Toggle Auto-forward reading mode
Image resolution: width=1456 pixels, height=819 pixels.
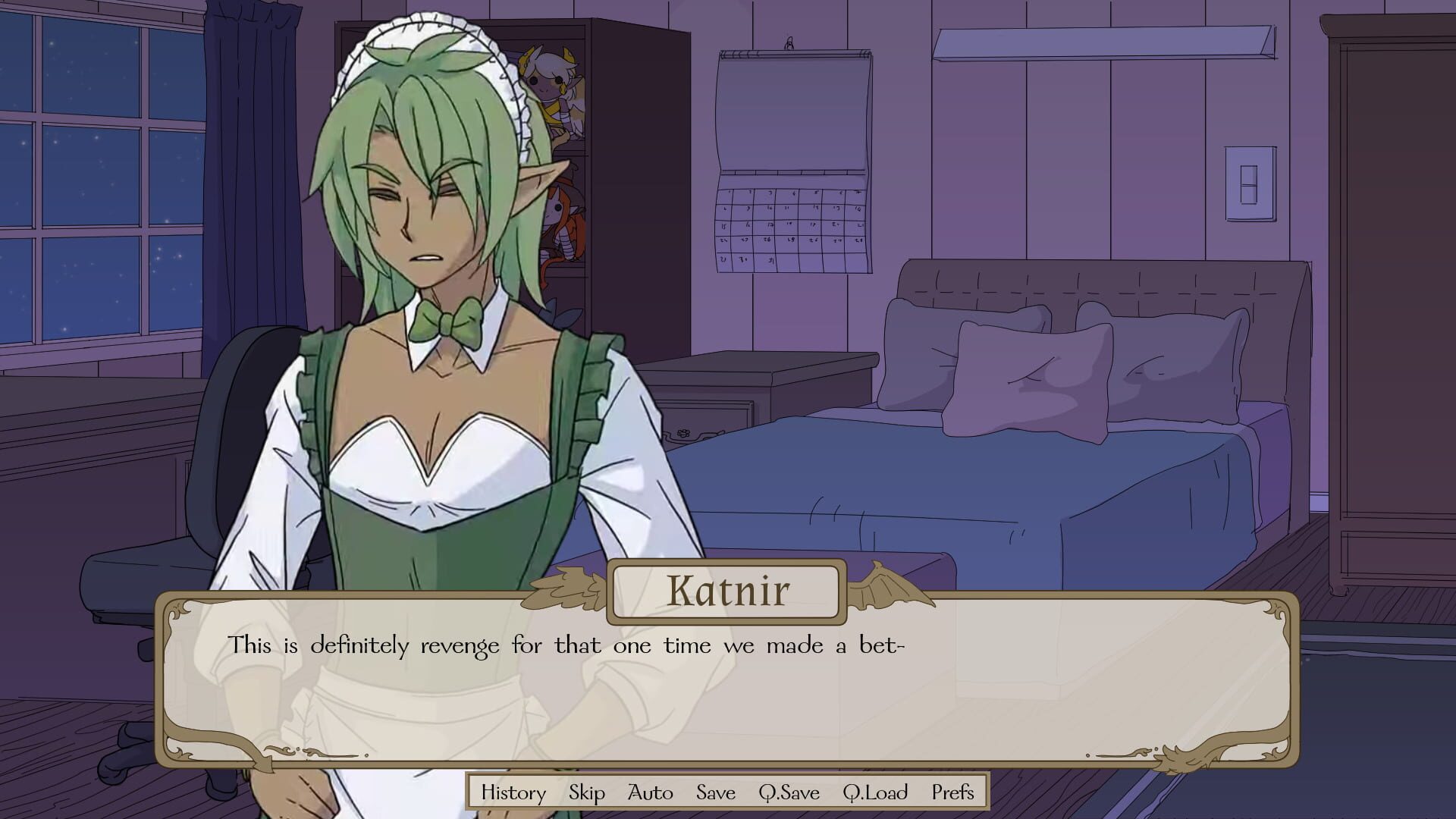(x=650, y=793)
